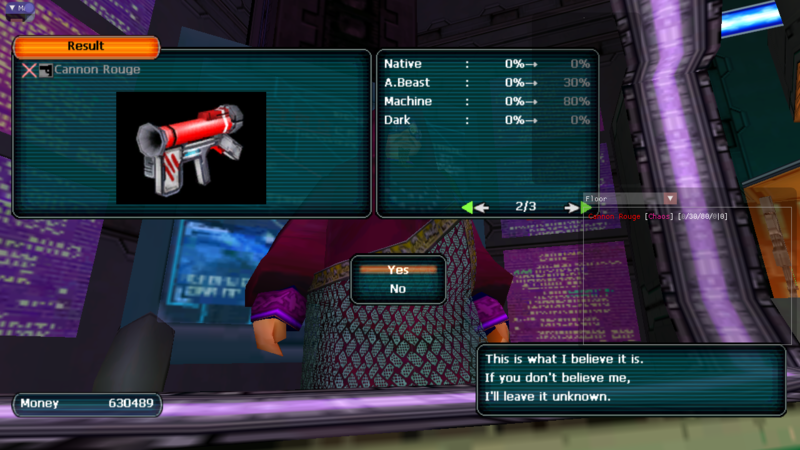Choose Yes to accept the appraisal
Screen dimensions: 800x450
click(398, 270)
